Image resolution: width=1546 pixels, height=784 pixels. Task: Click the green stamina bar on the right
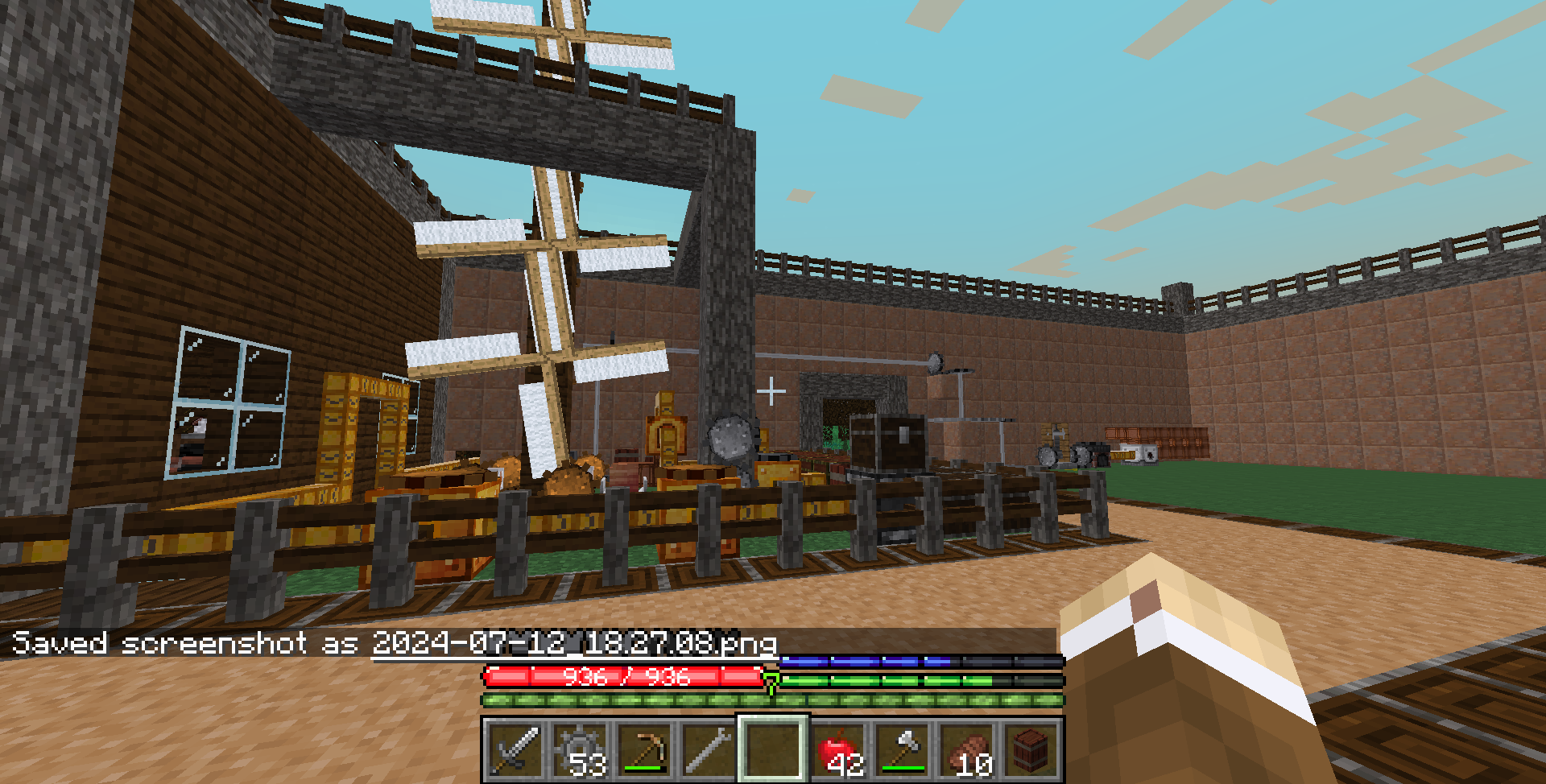pos(886,682)
